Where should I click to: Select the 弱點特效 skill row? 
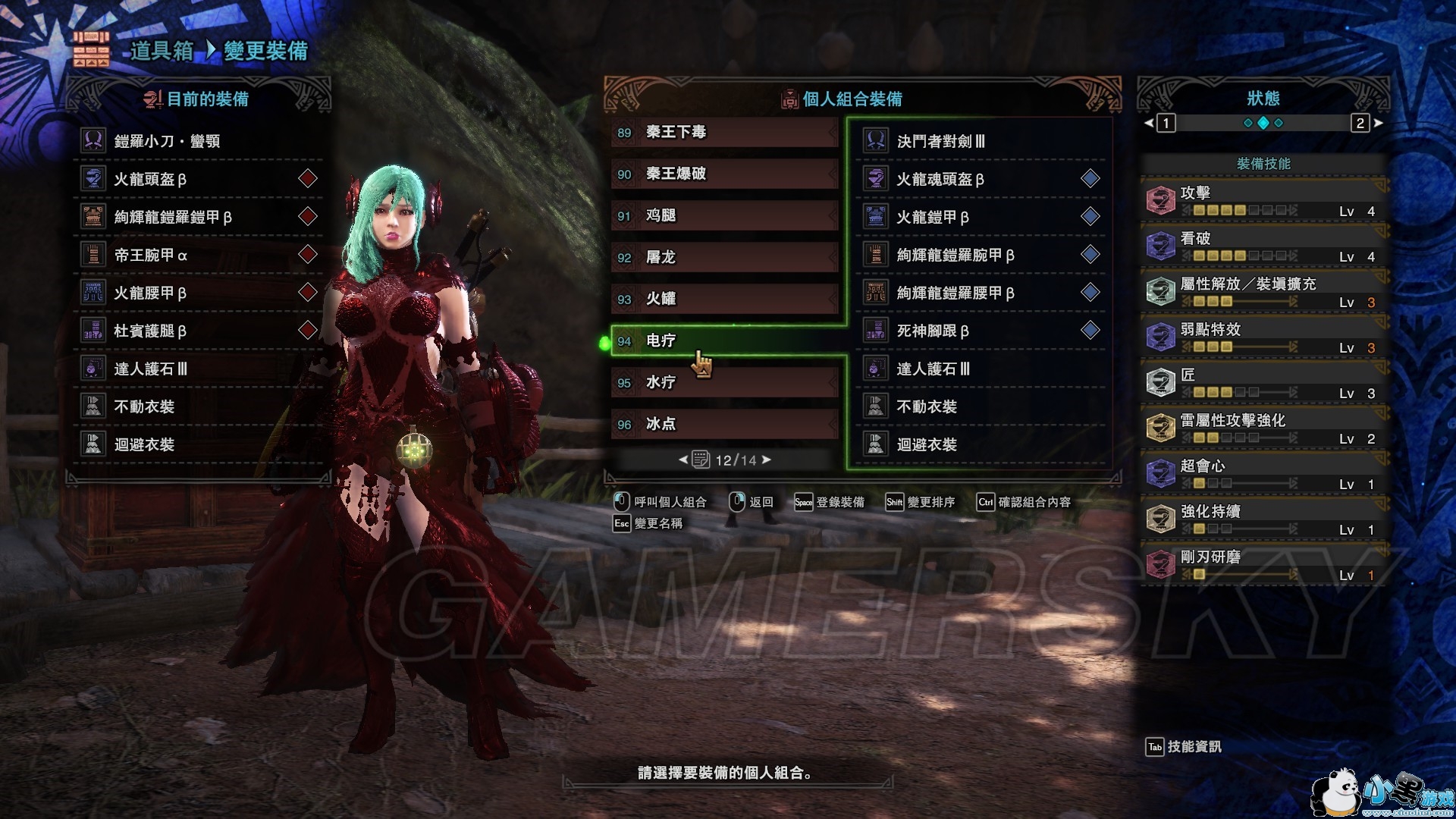click(x=1263, y=337)
